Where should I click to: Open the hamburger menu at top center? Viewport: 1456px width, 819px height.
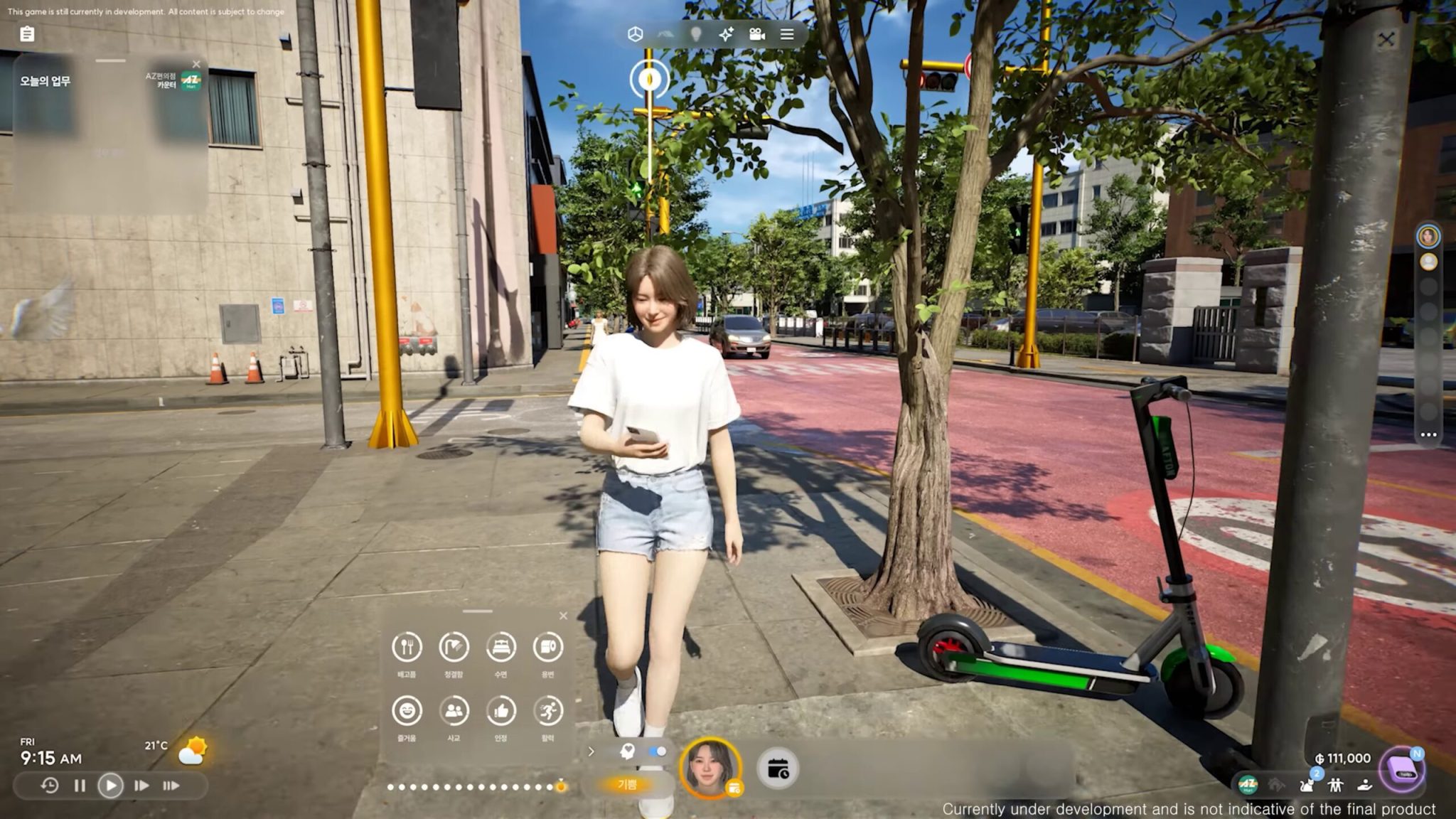coord(786,34)
